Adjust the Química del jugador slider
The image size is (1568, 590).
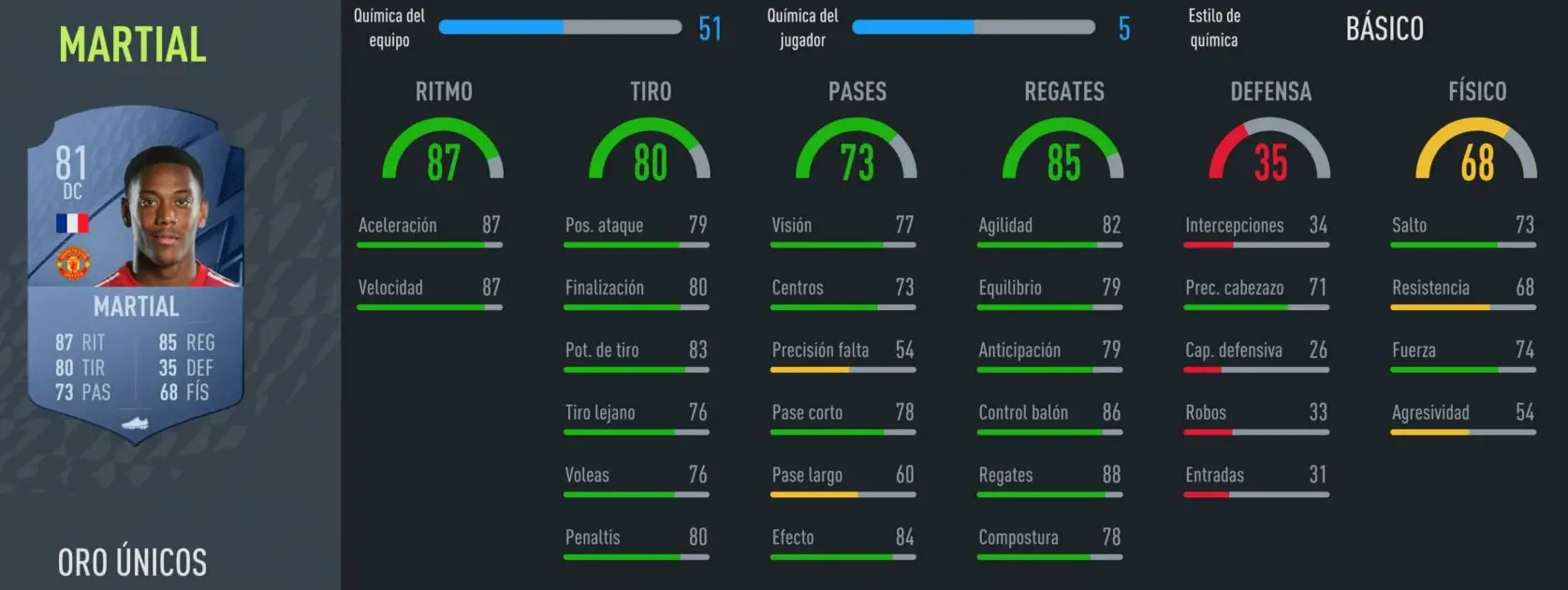(x=974, y=27)
